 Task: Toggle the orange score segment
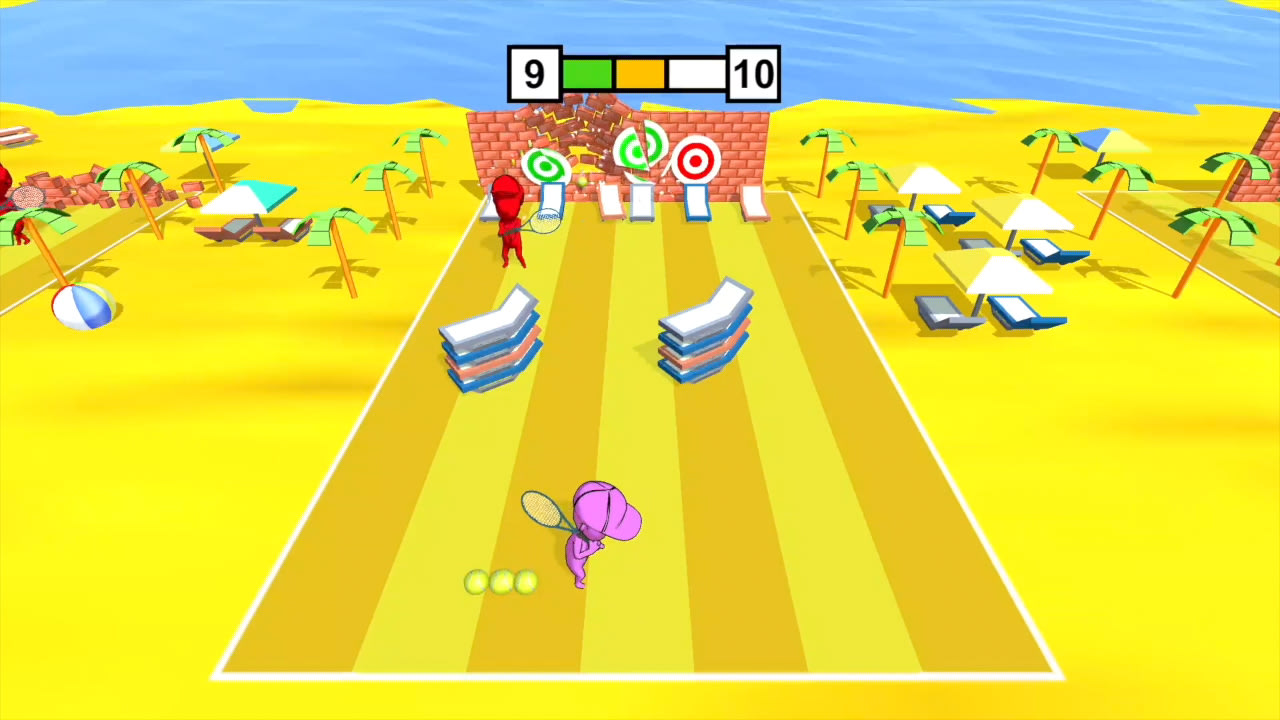click(x=640, y=72)
